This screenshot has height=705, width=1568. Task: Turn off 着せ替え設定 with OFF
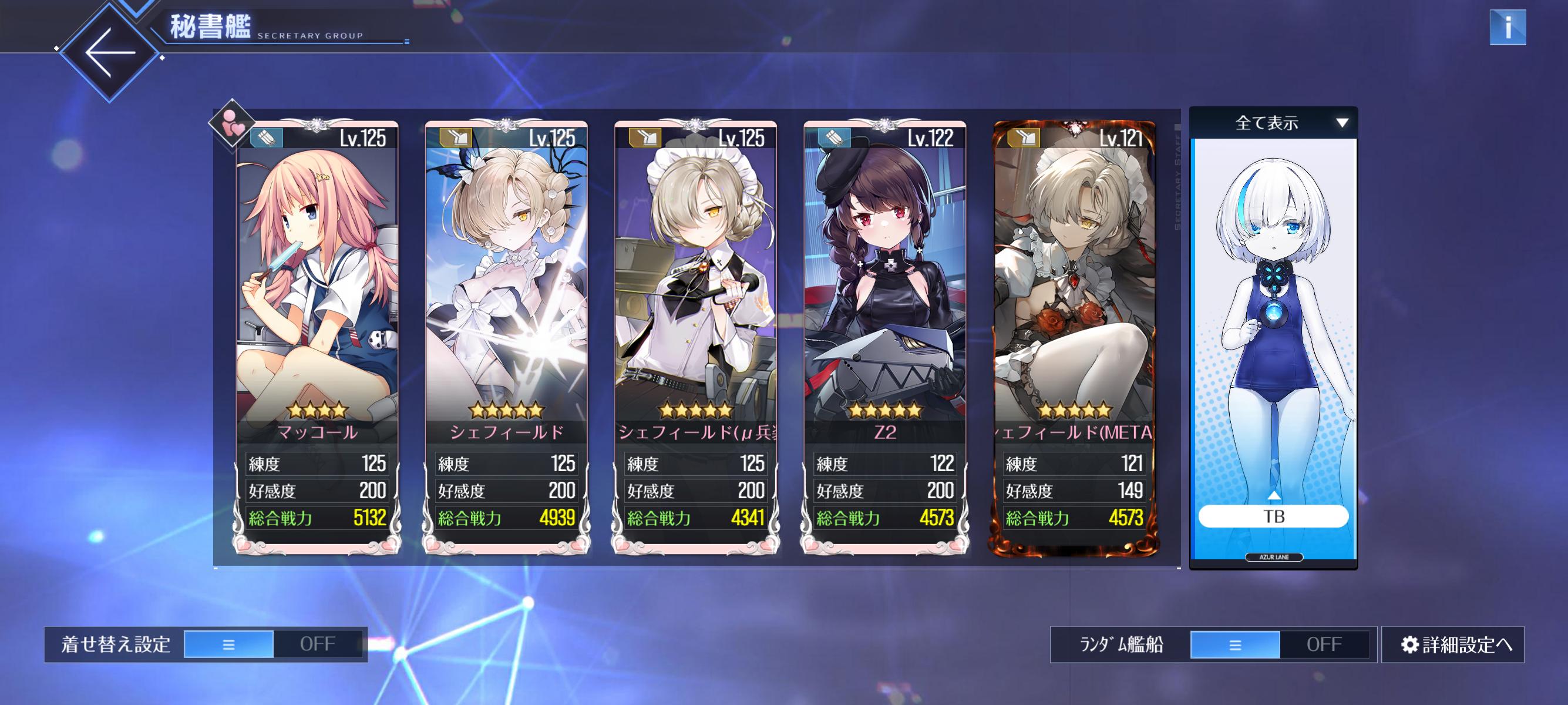[x=318, y=644]
